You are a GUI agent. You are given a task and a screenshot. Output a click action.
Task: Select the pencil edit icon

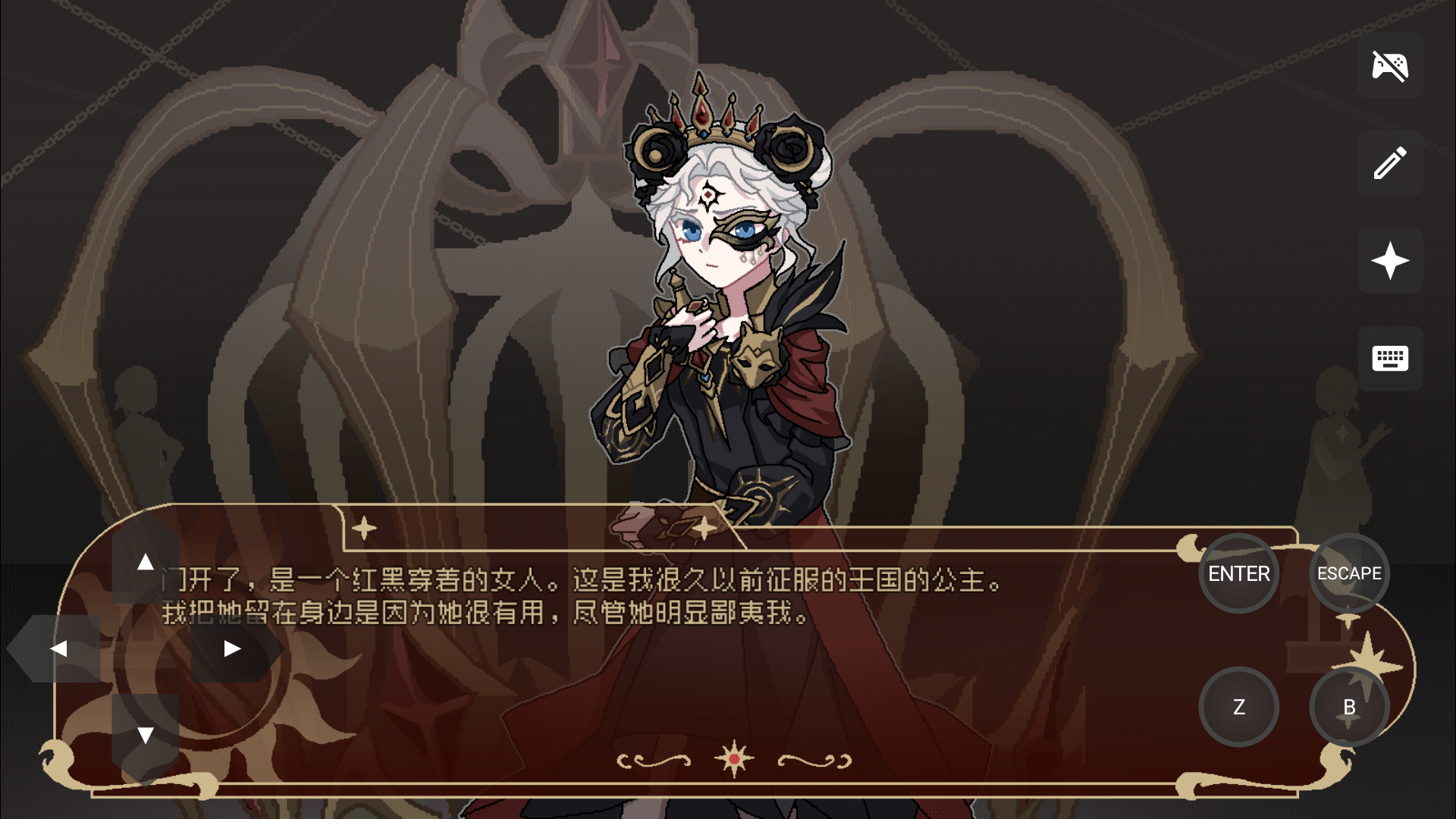(x=1390, y=163)
